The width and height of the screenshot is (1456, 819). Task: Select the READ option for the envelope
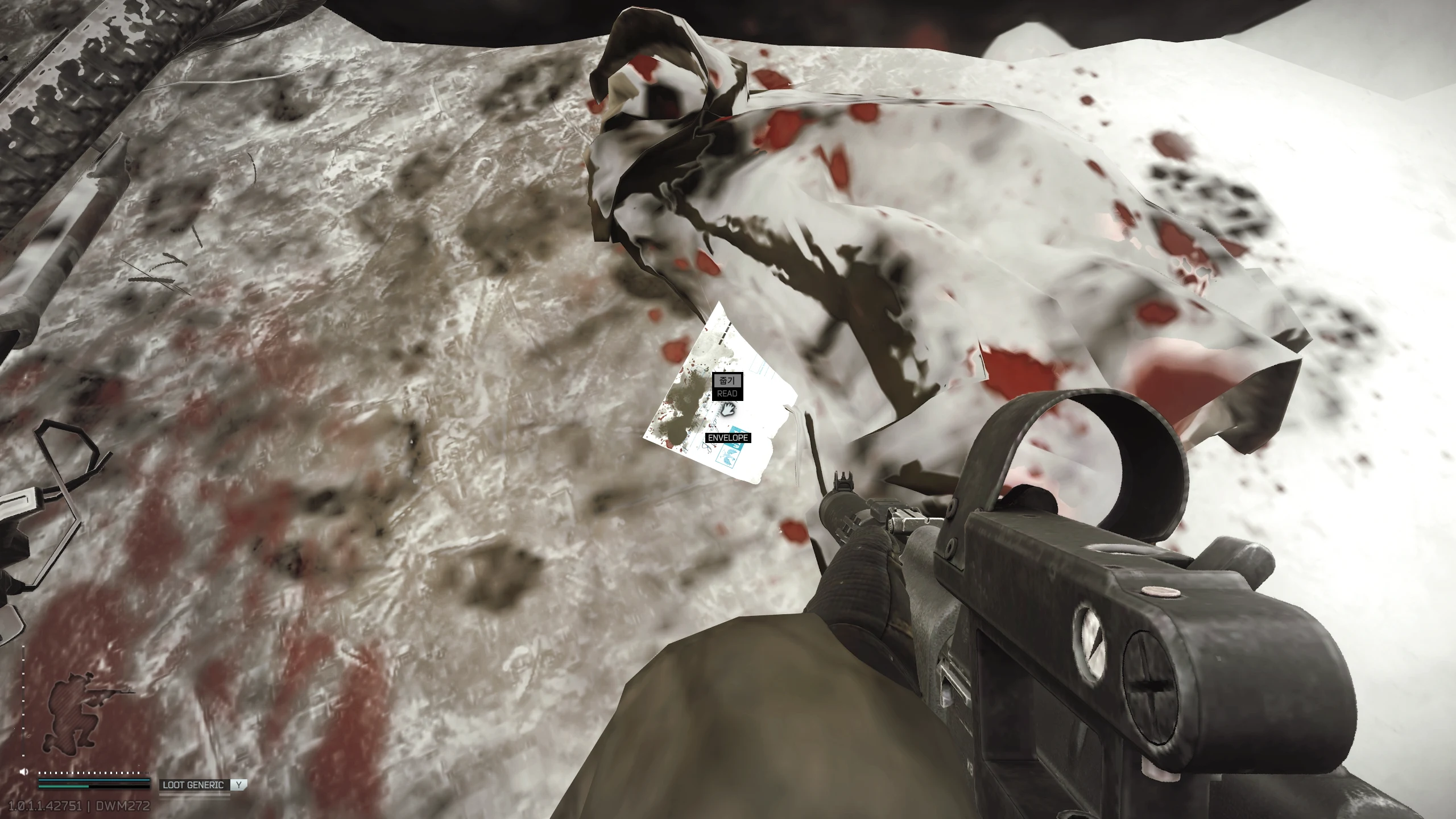point(727,394)
